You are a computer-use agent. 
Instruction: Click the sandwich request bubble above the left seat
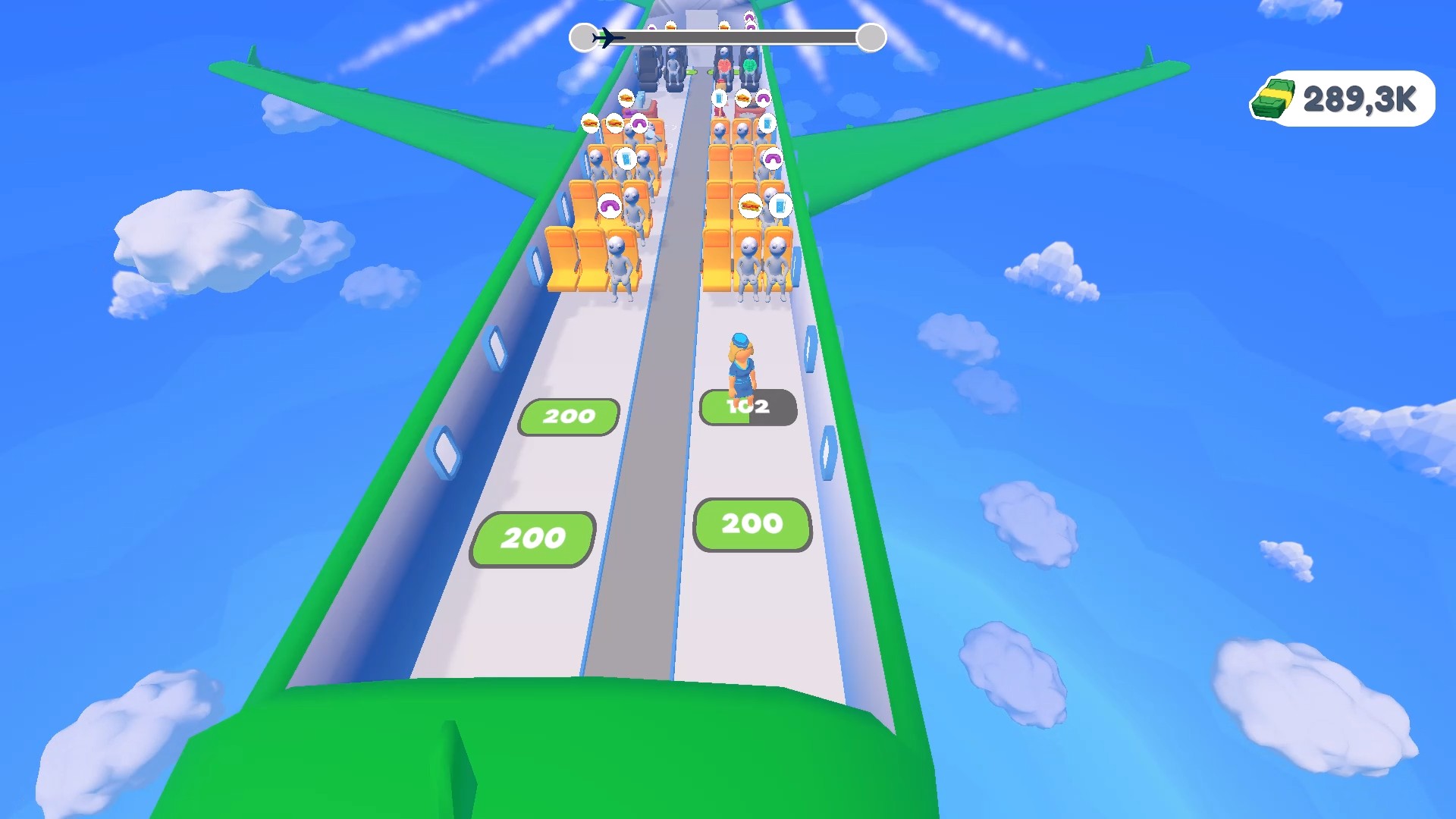coord(589,121)
